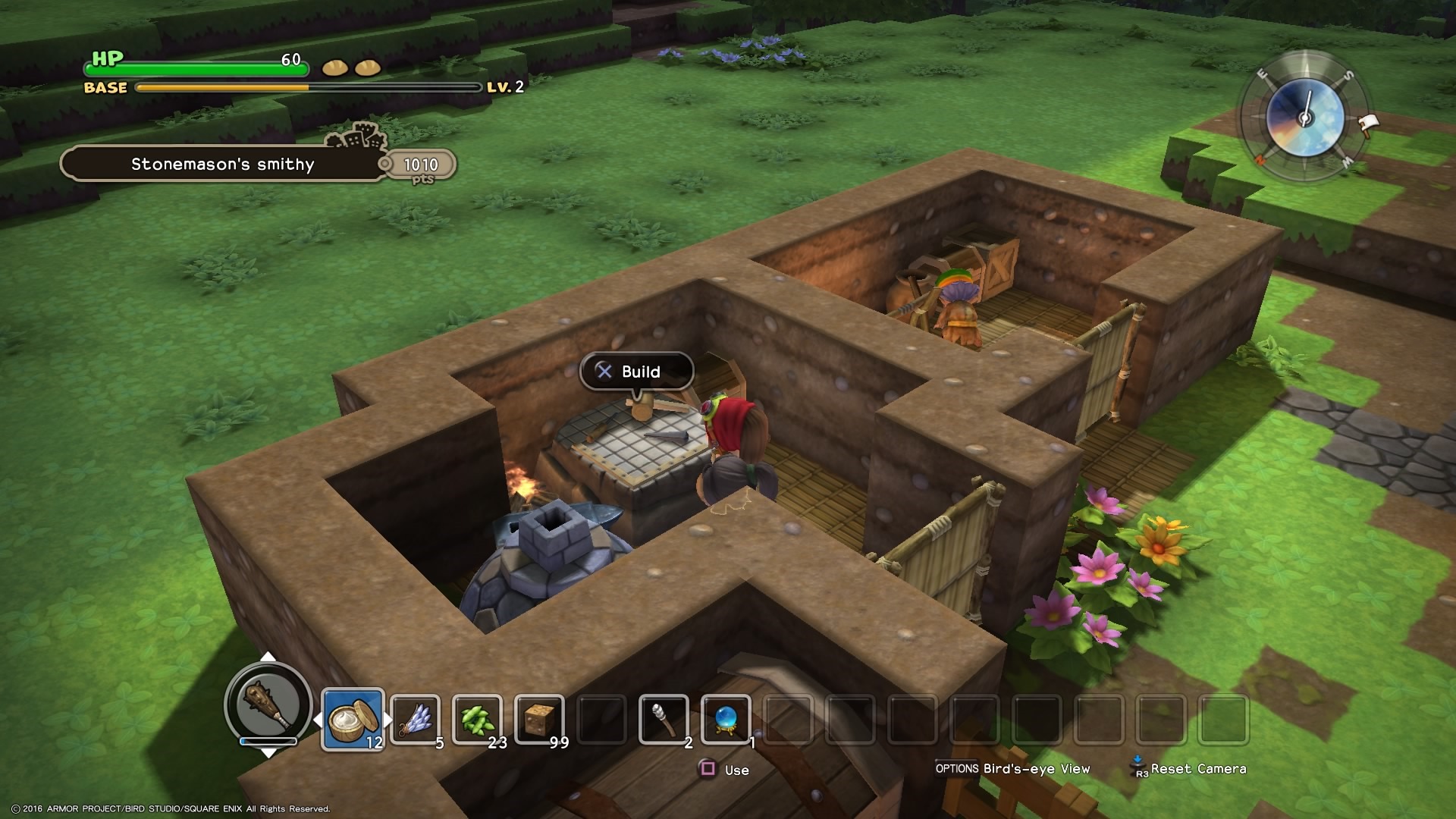
Task: Pick the earth block slot
Action: pos(539,718)
